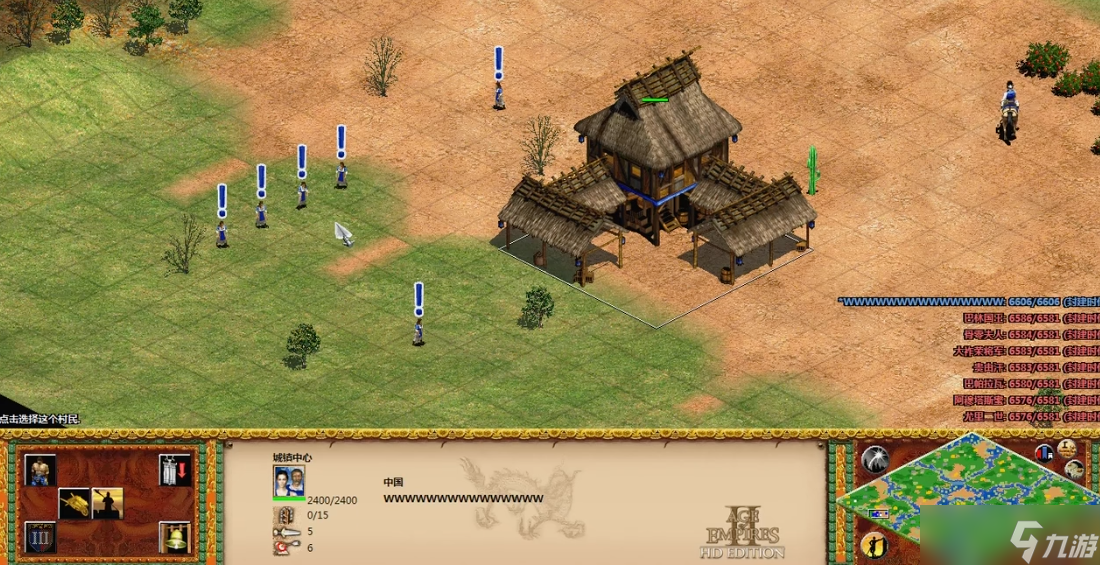The image size is (1100, 565).
Task: Research the Wheelbarrow upgrade
Action: coord(74,503)
